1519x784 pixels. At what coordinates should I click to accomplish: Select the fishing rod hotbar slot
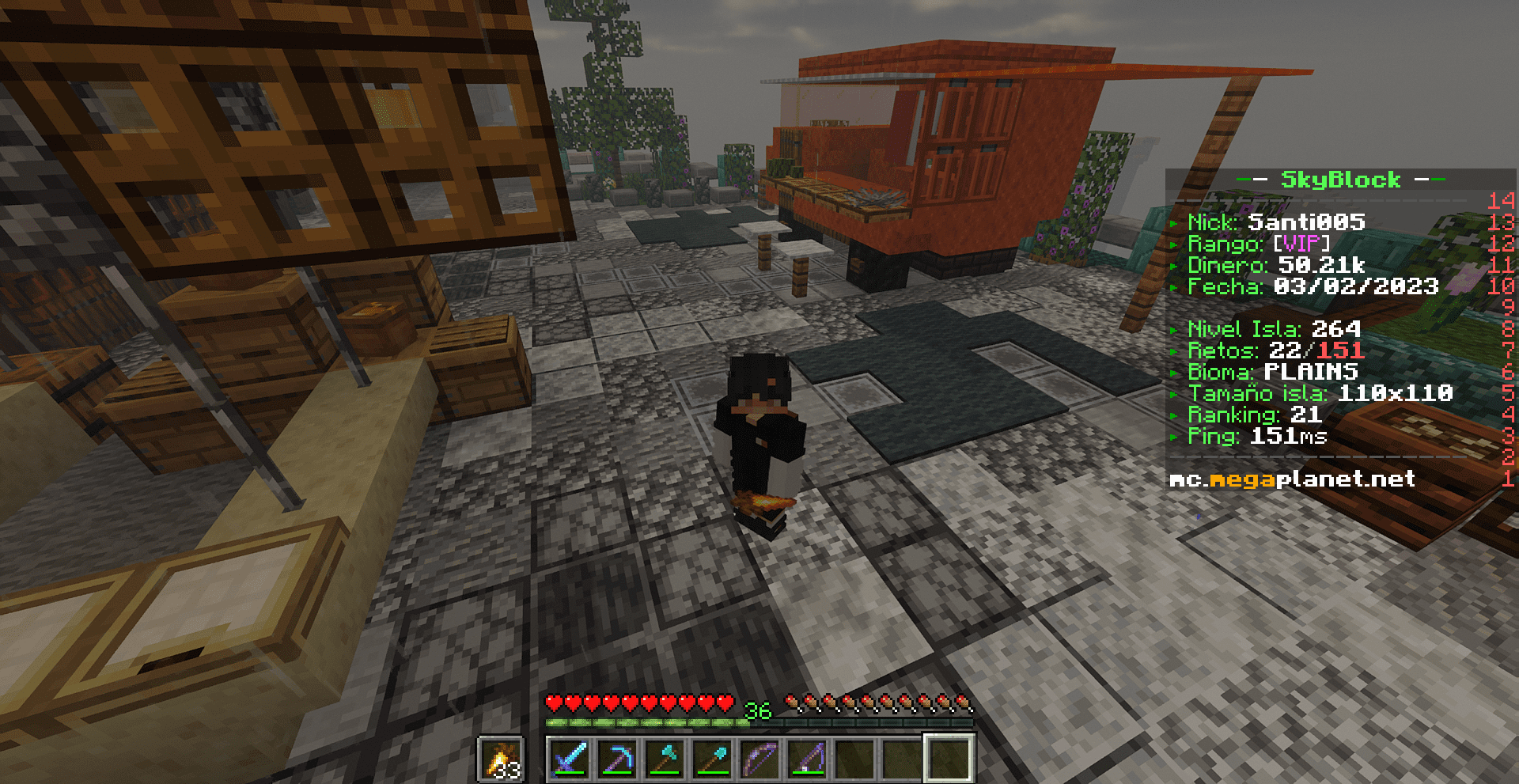[807, 758]
